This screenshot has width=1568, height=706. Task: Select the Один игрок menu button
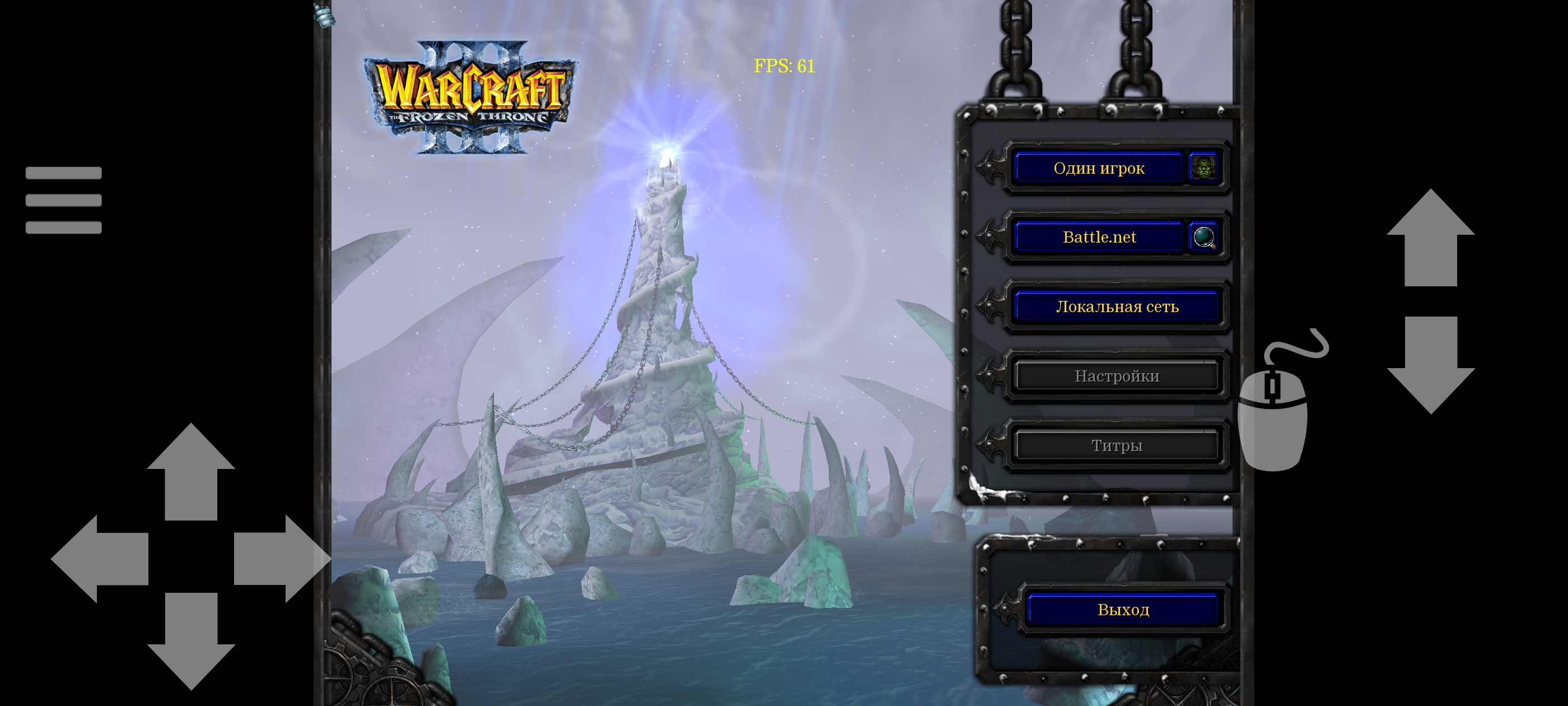(x=1099, y=168)
